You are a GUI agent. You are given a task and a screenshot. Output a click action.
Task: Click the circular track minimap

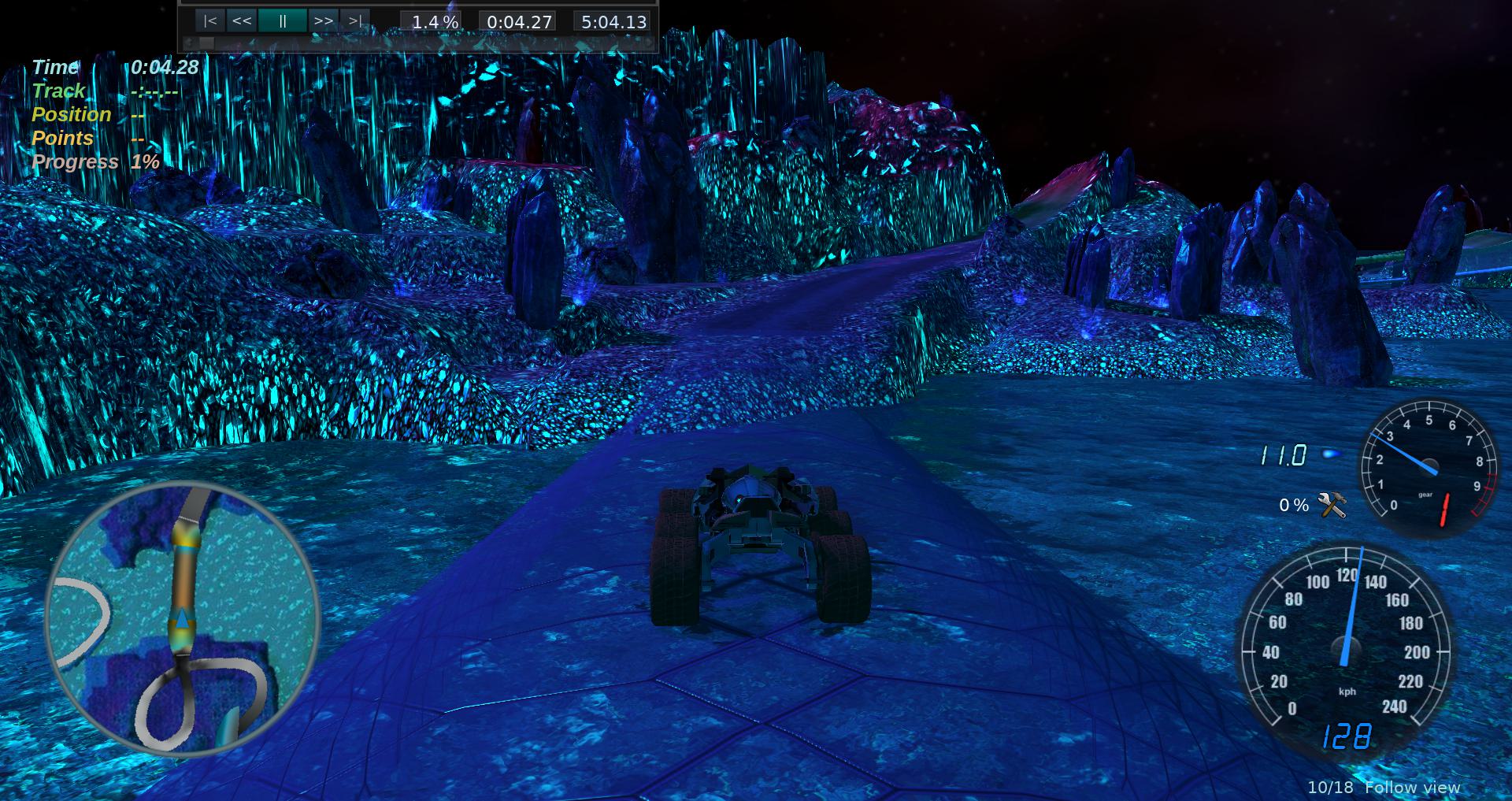183,619
